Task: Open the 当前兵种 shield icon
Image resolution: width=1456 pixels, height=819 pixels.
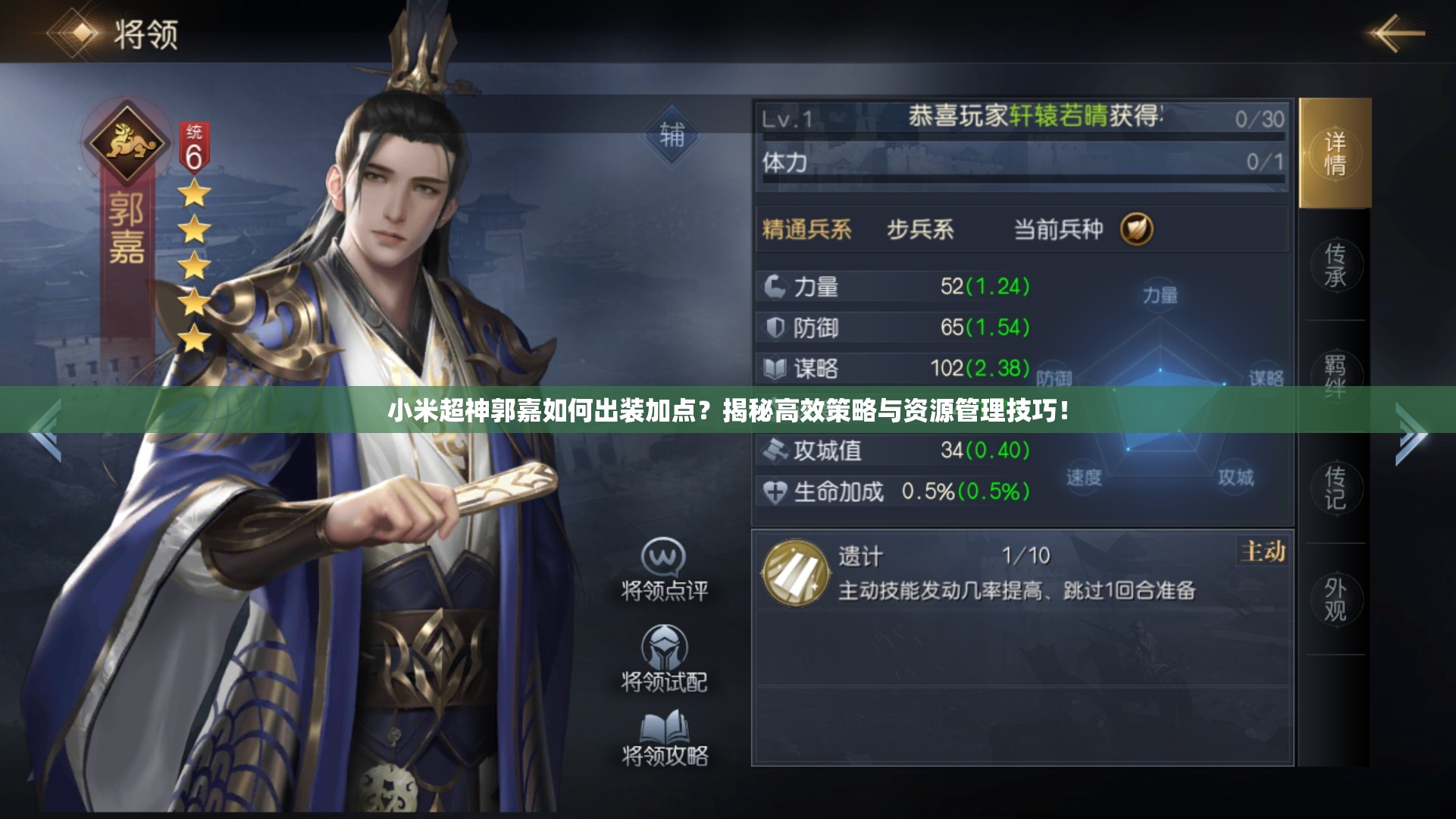Action: pyautogui.click(x=1137, y=230)
